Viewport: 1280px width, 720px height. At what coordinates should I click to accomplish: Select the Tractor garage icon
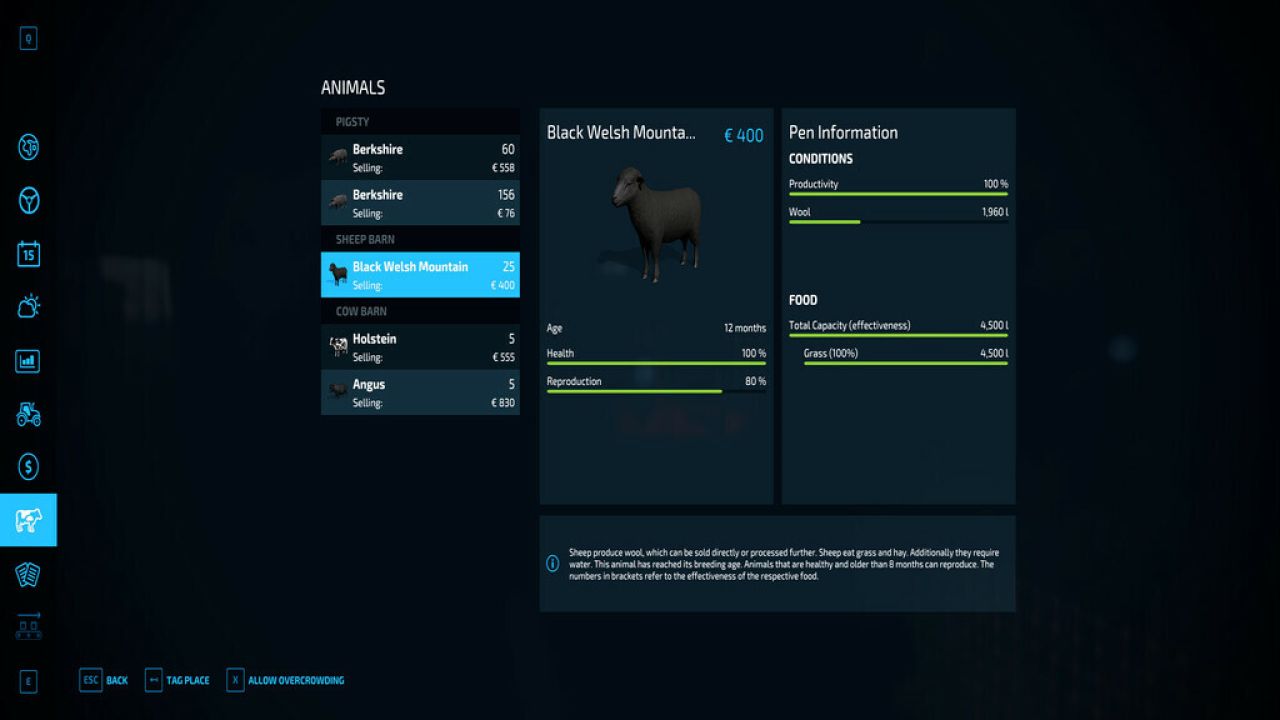pyautogui.click(x=27, y=414)
